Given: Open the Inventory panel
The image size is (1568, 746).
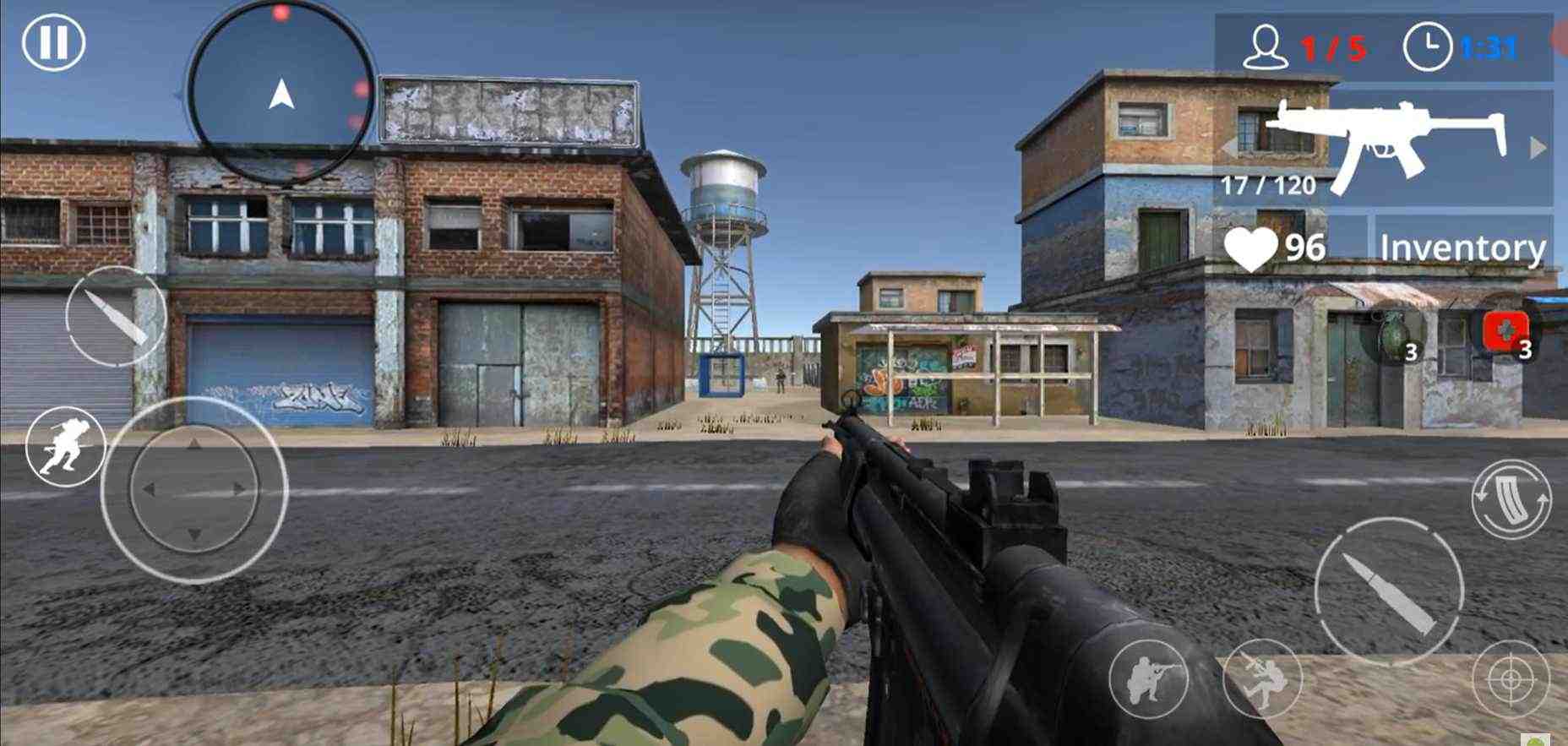Looking at the screenshot, I should 1462,248.
